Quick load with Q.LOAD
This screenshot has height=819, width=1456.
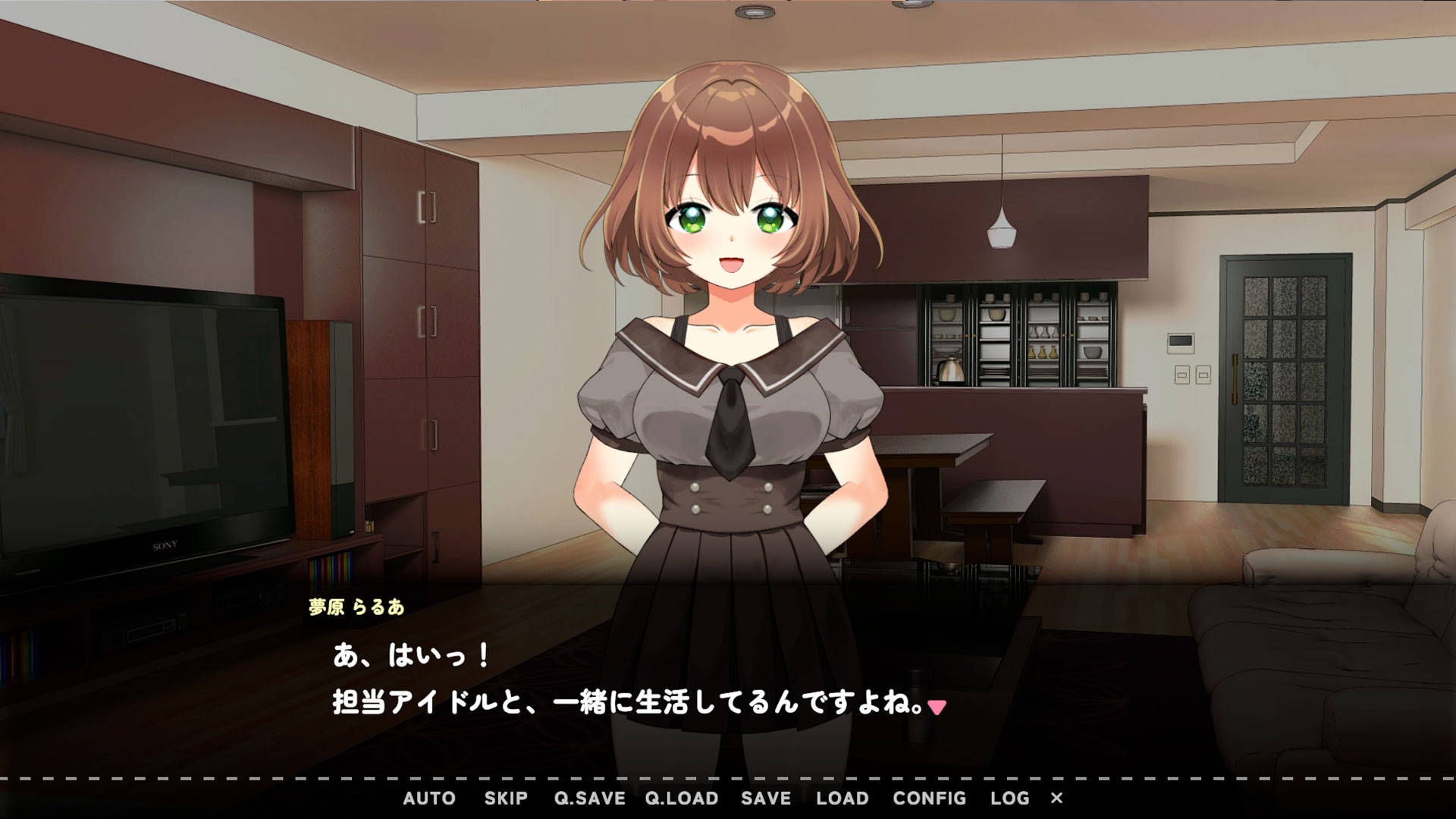tap(682, 799)
